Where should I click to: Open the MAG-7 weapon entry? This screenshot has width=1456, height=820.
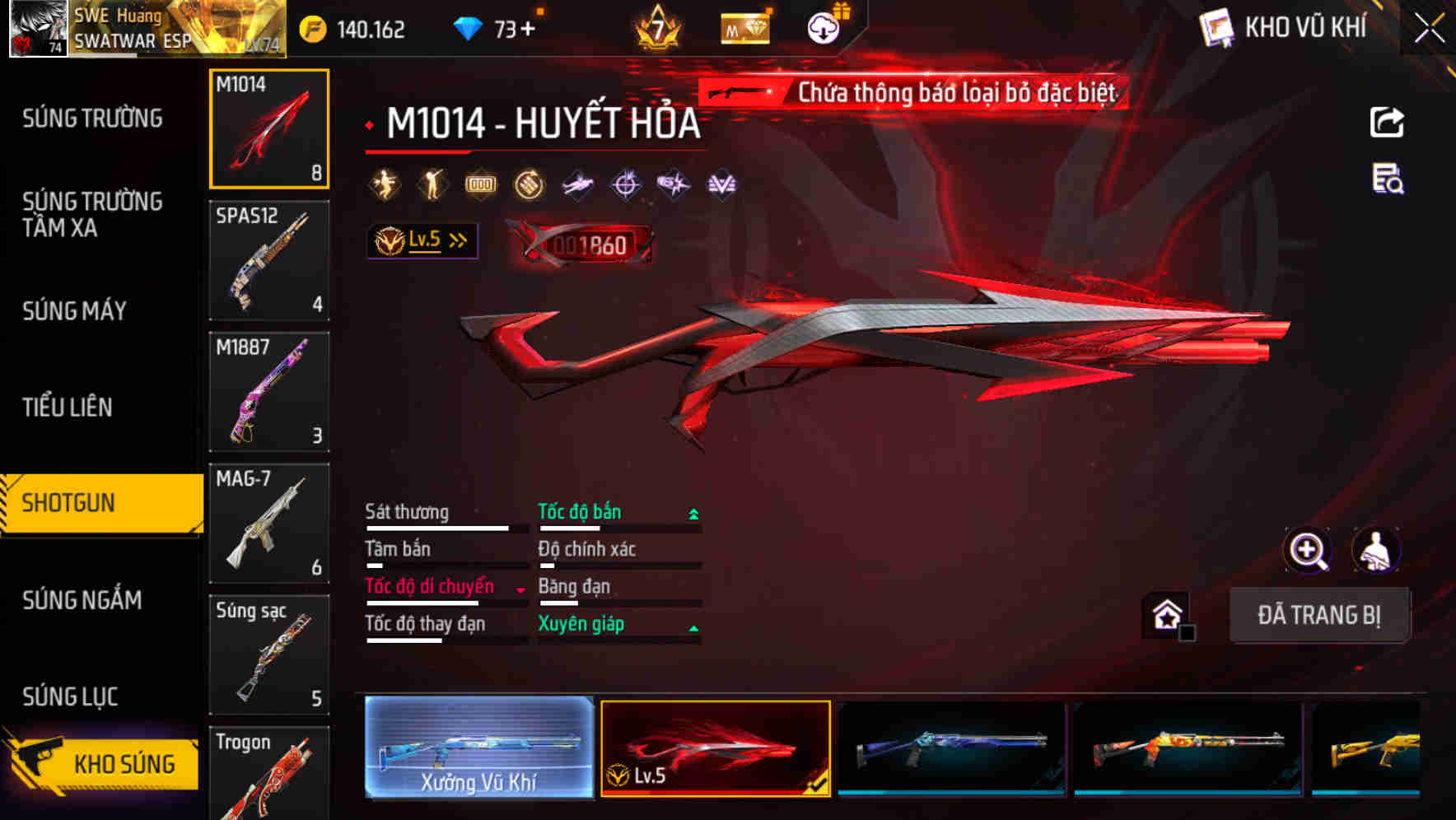click(x=269, y=523)
